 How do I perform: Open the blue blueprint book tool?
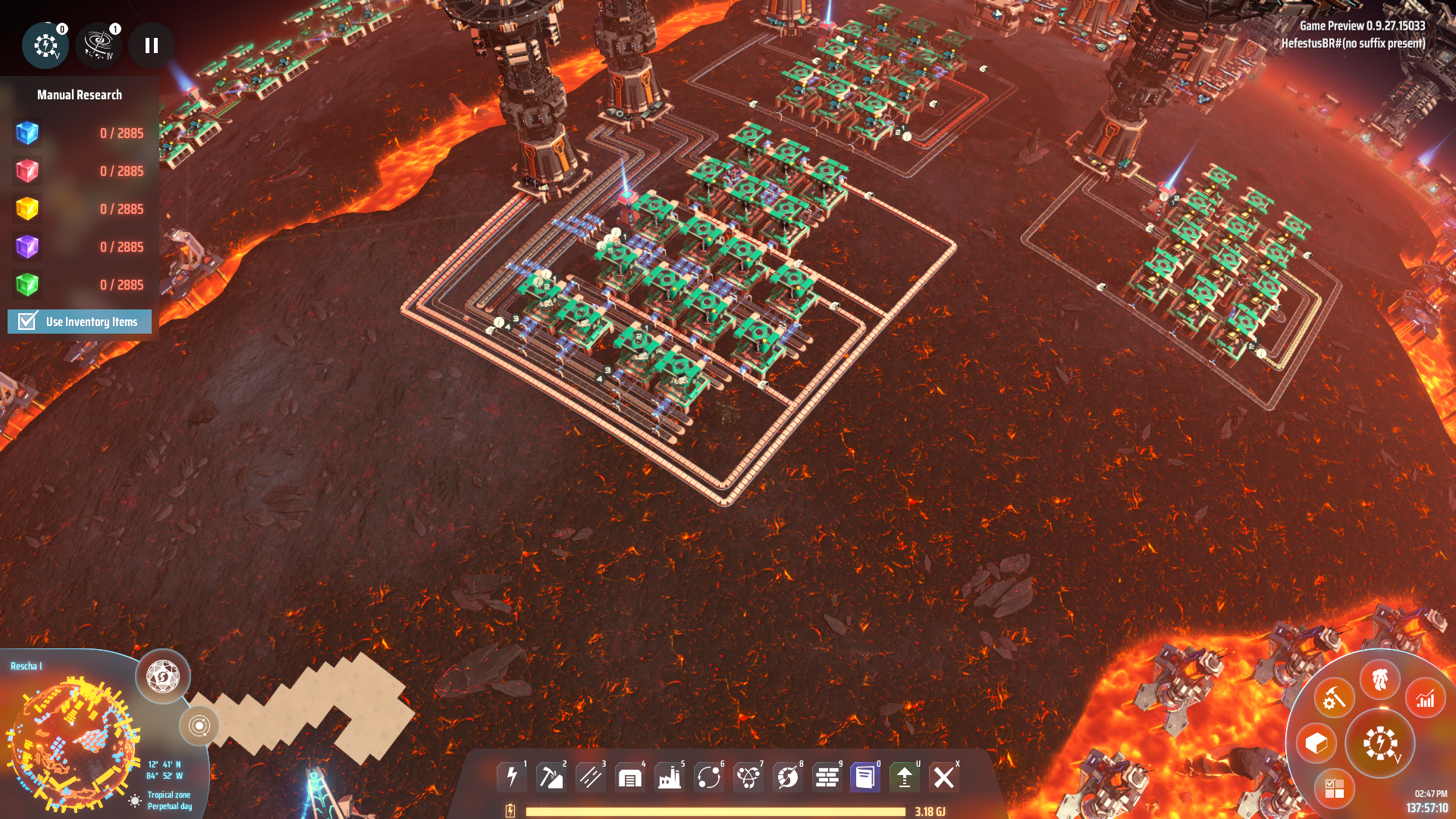tap(865, 777)
